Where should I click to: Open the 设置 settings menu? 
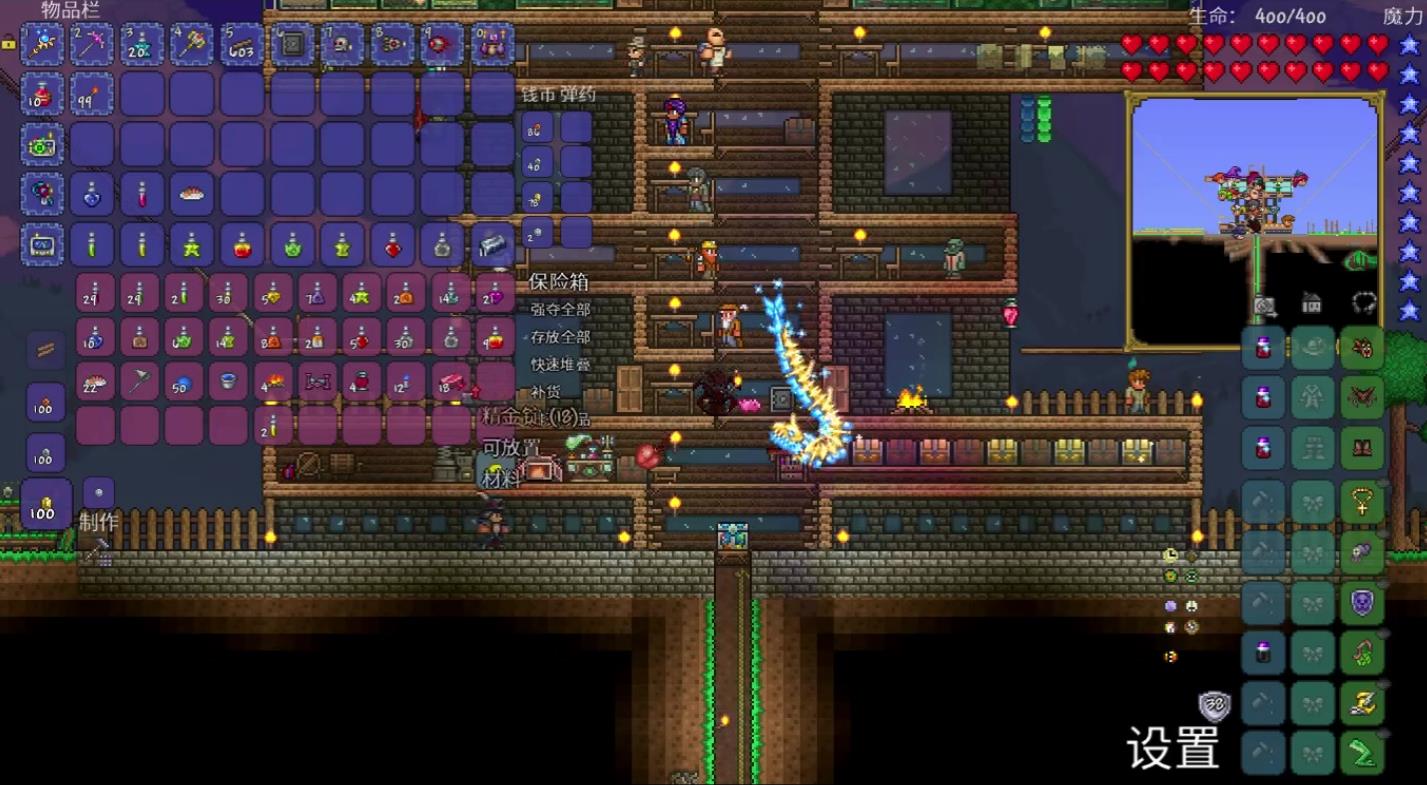(1173, 746)
